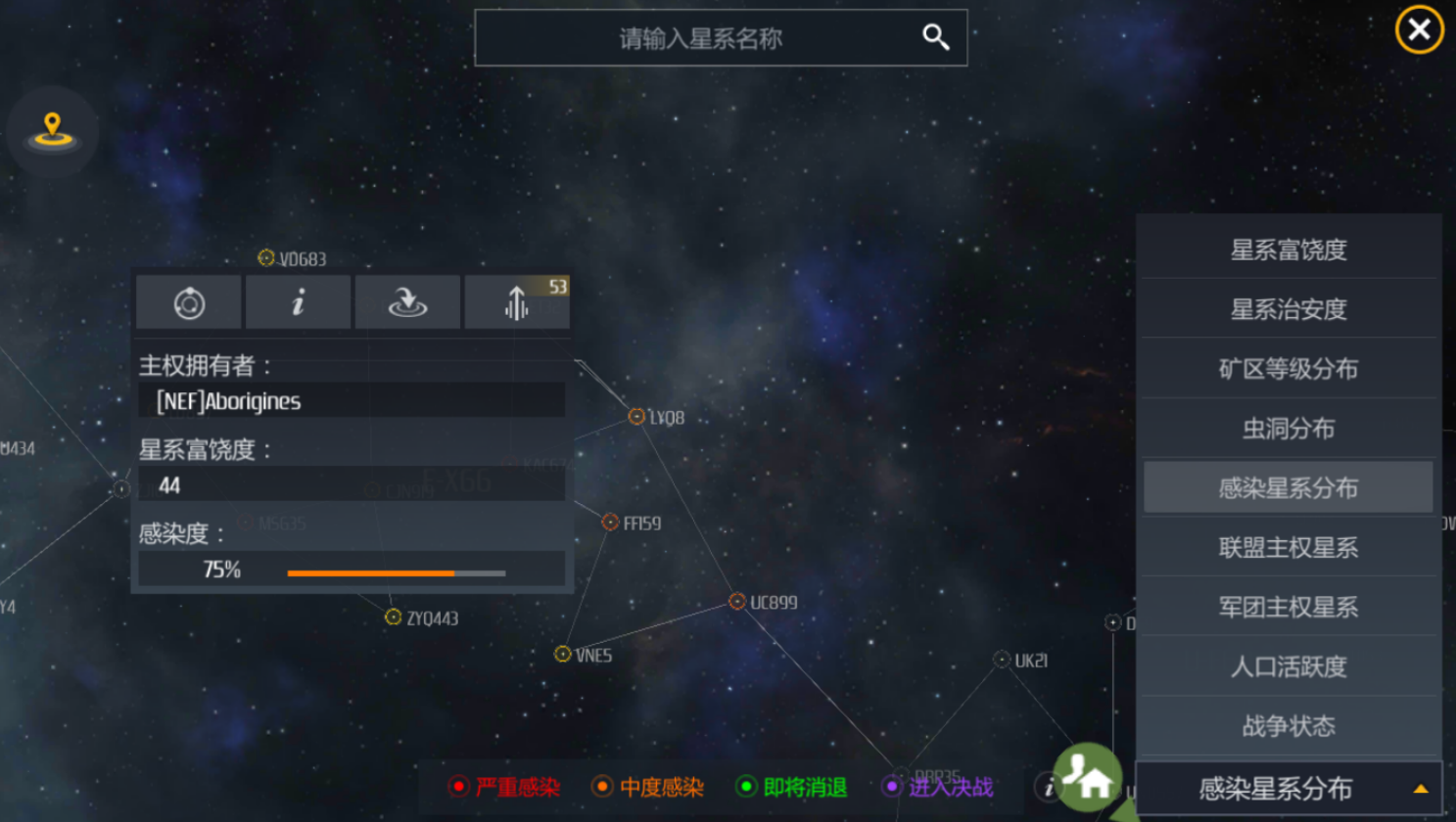Tap the search magnifier icon
1456x822 pixels.
coord(935,36)
